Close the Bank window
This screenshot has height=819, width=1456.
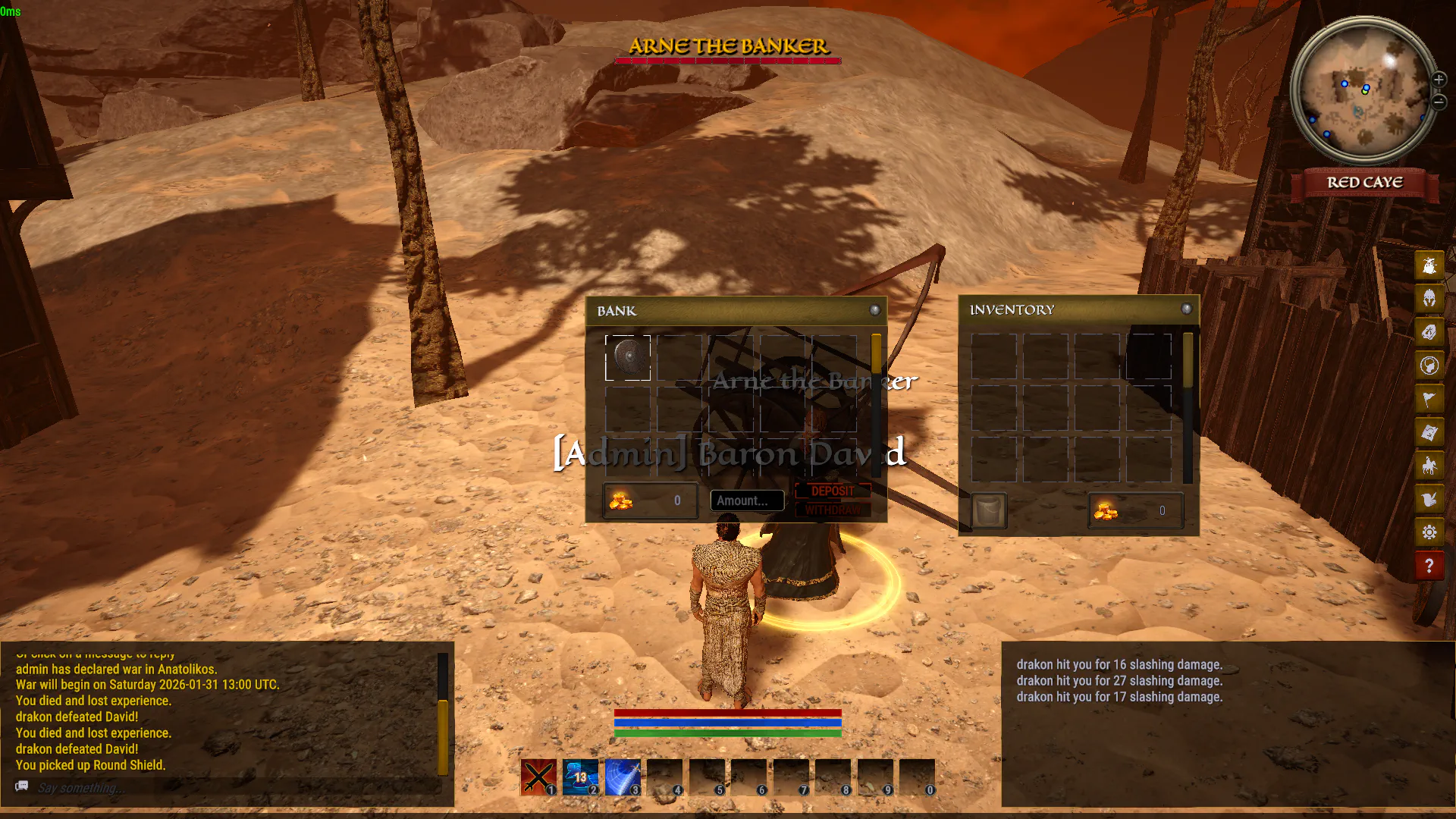pos(874,310)
